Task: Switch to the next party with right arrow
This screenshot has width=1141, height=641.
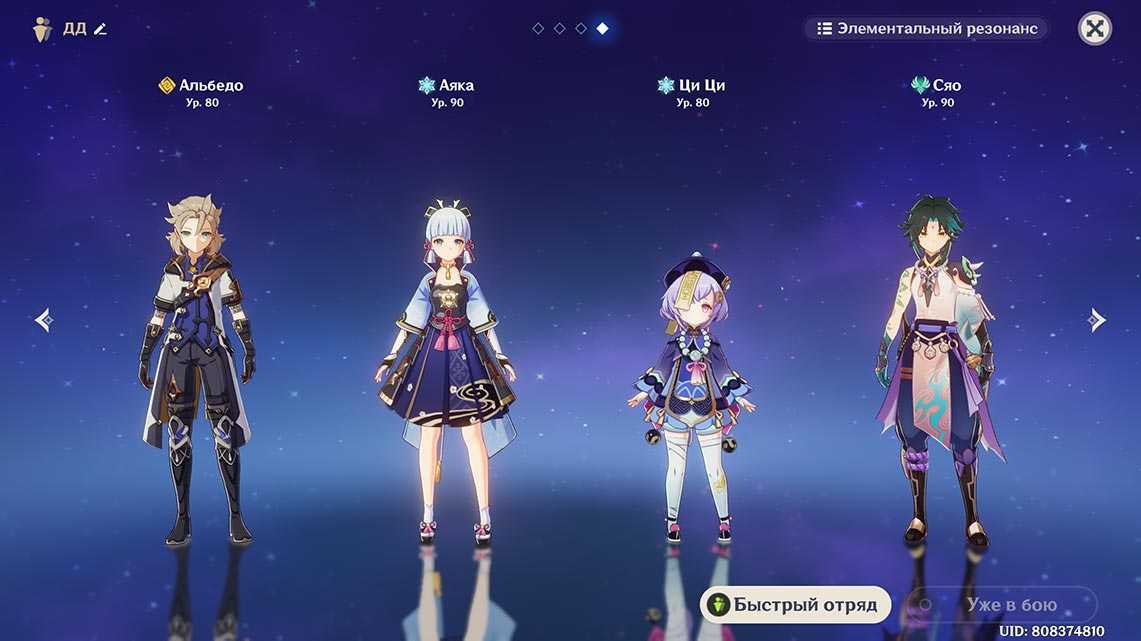Action: [1098, 320]
